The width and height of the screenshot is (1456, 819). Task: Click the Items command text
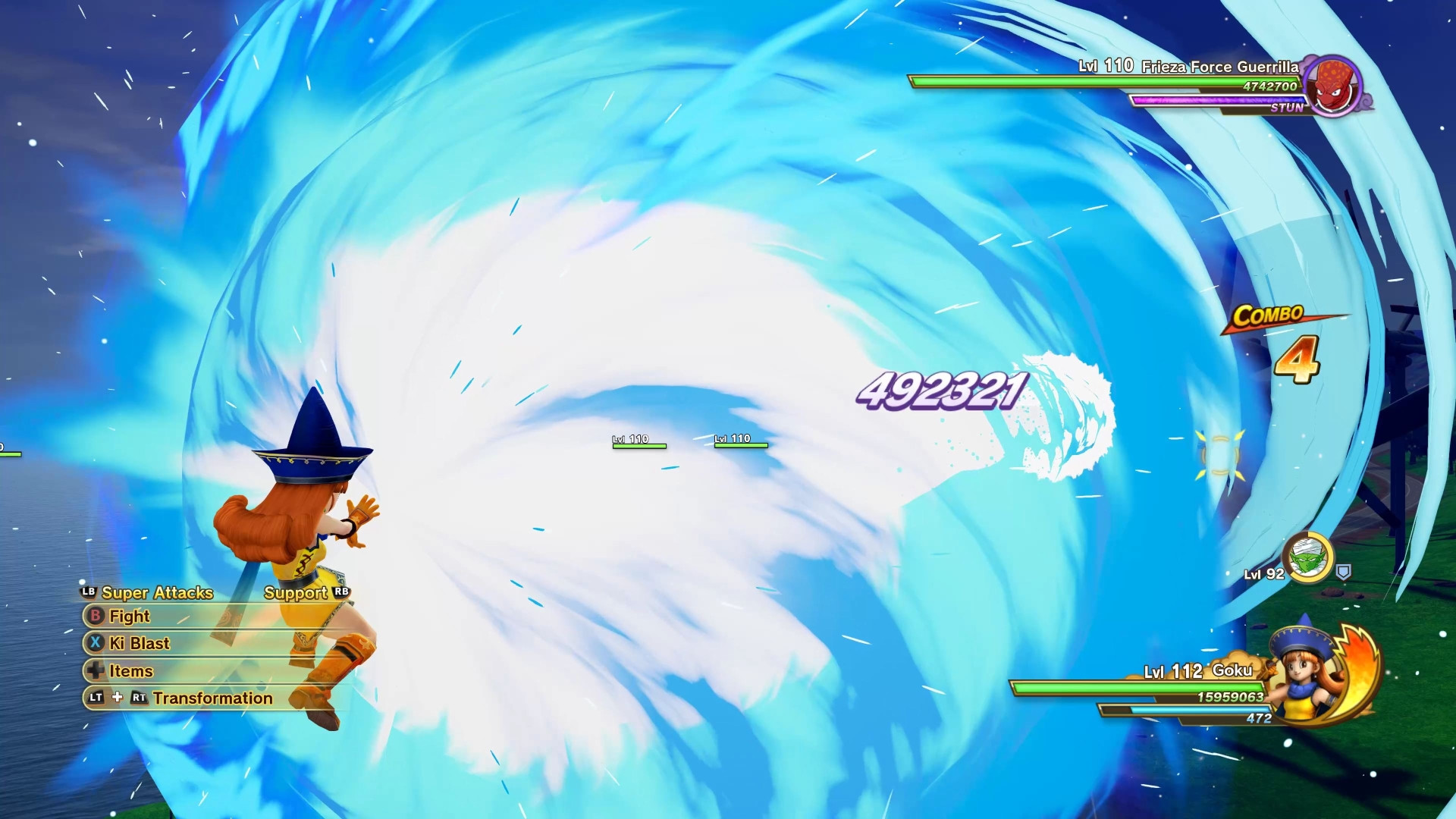(130, 671)
